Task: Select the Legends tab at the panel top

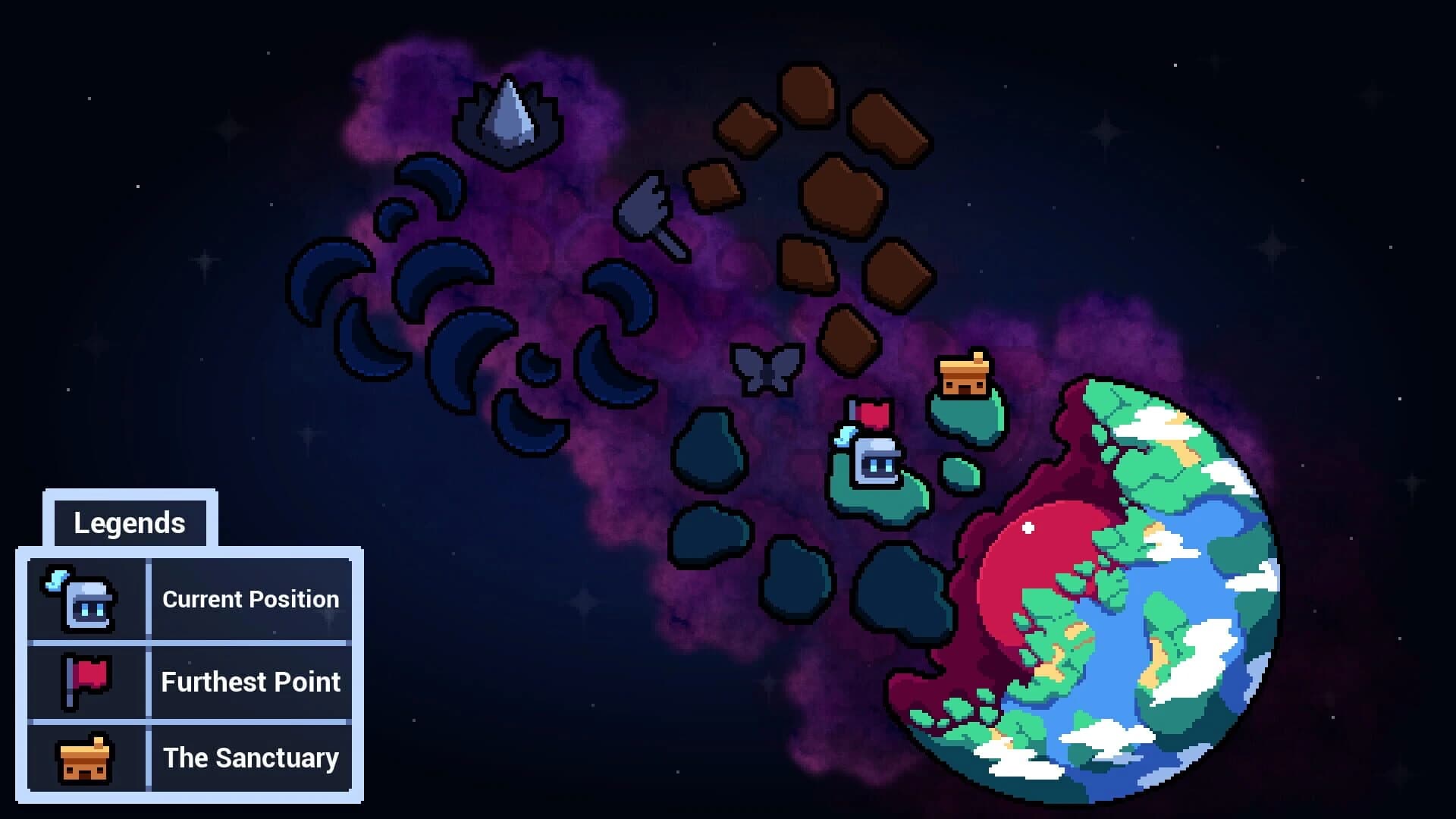Action: tap(130, 522)
